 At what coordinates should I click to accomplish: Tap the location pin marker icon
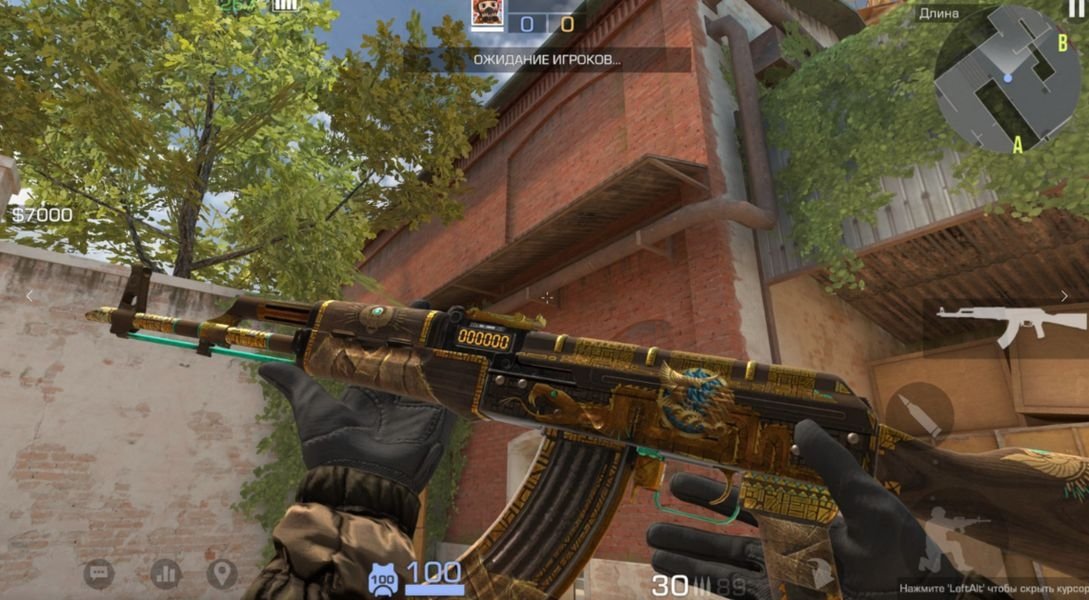222,573
